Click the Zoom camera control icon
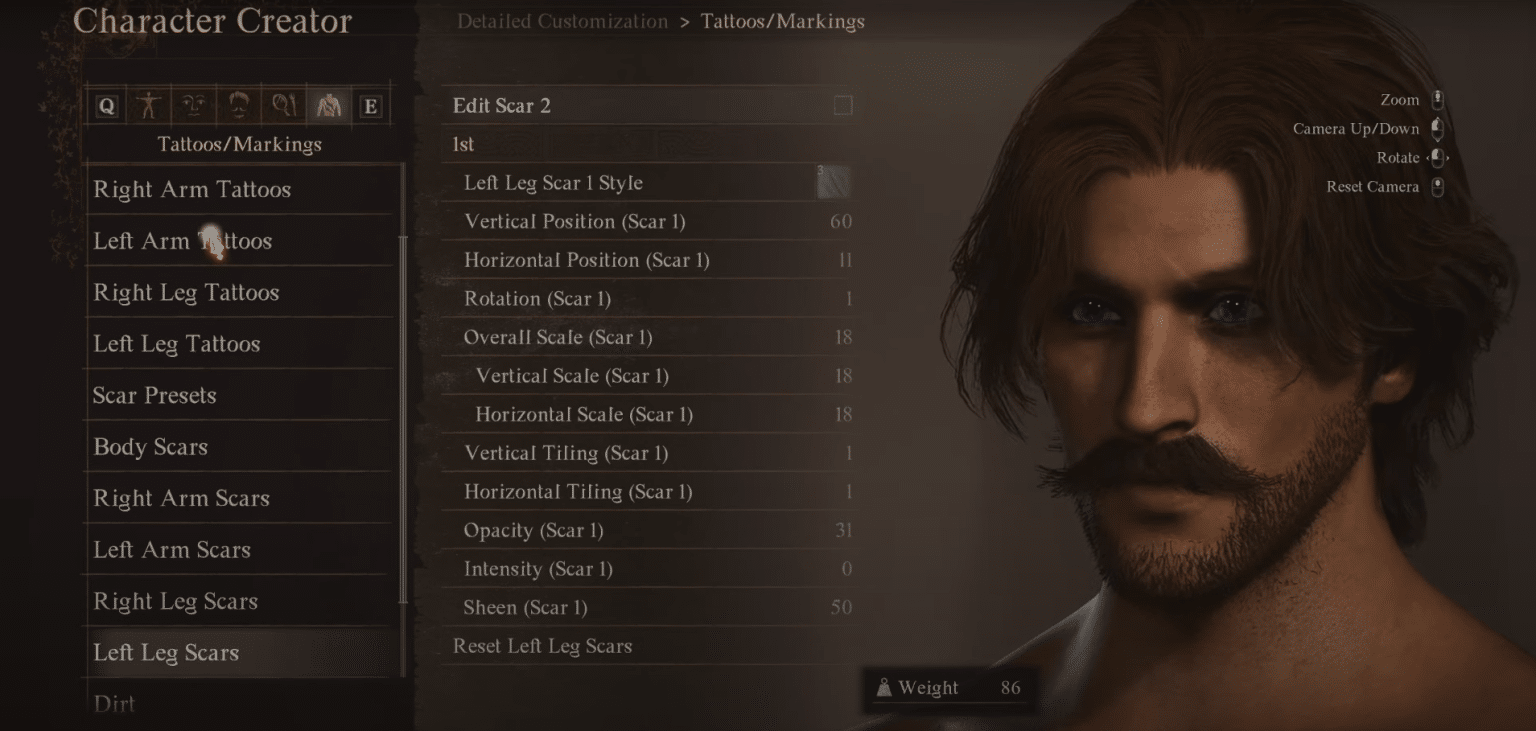The width and height of the screenshot is (1536, 731). tap(1437, 99)
